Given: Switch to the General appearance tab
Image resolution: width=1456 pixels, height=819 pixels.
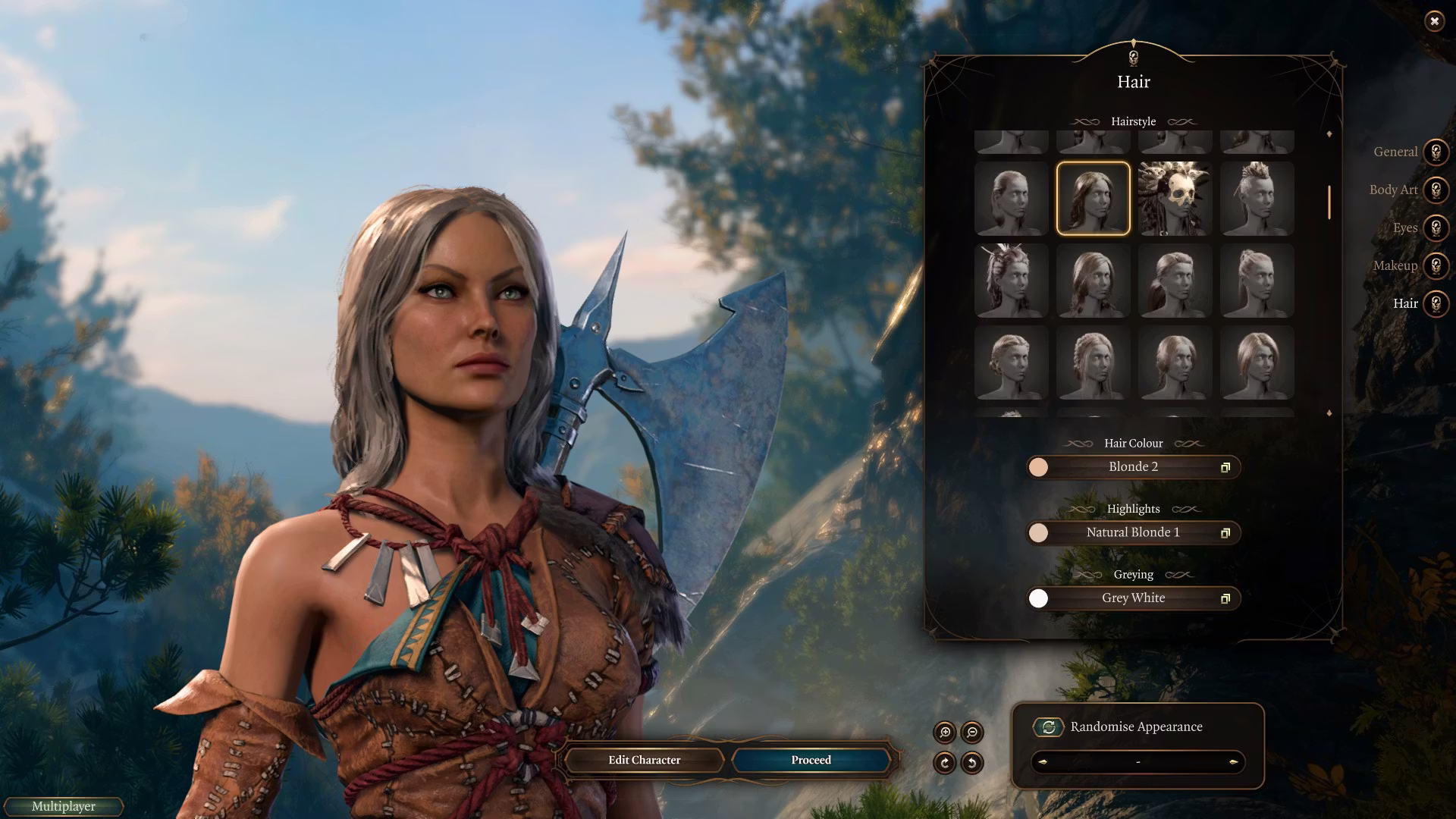Looking at the screenshot, I should 1436,152.
